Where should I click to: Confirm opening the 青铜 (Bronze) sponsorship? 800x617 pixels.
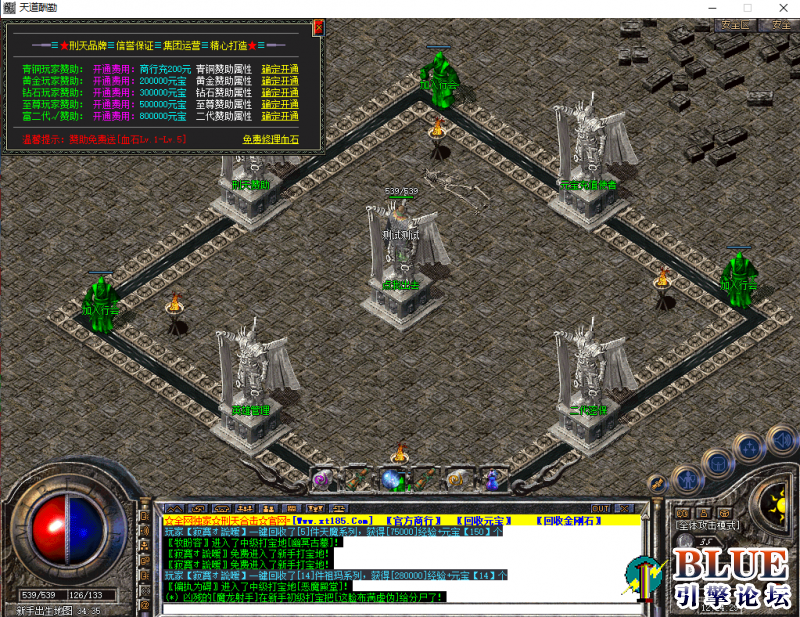280,69
